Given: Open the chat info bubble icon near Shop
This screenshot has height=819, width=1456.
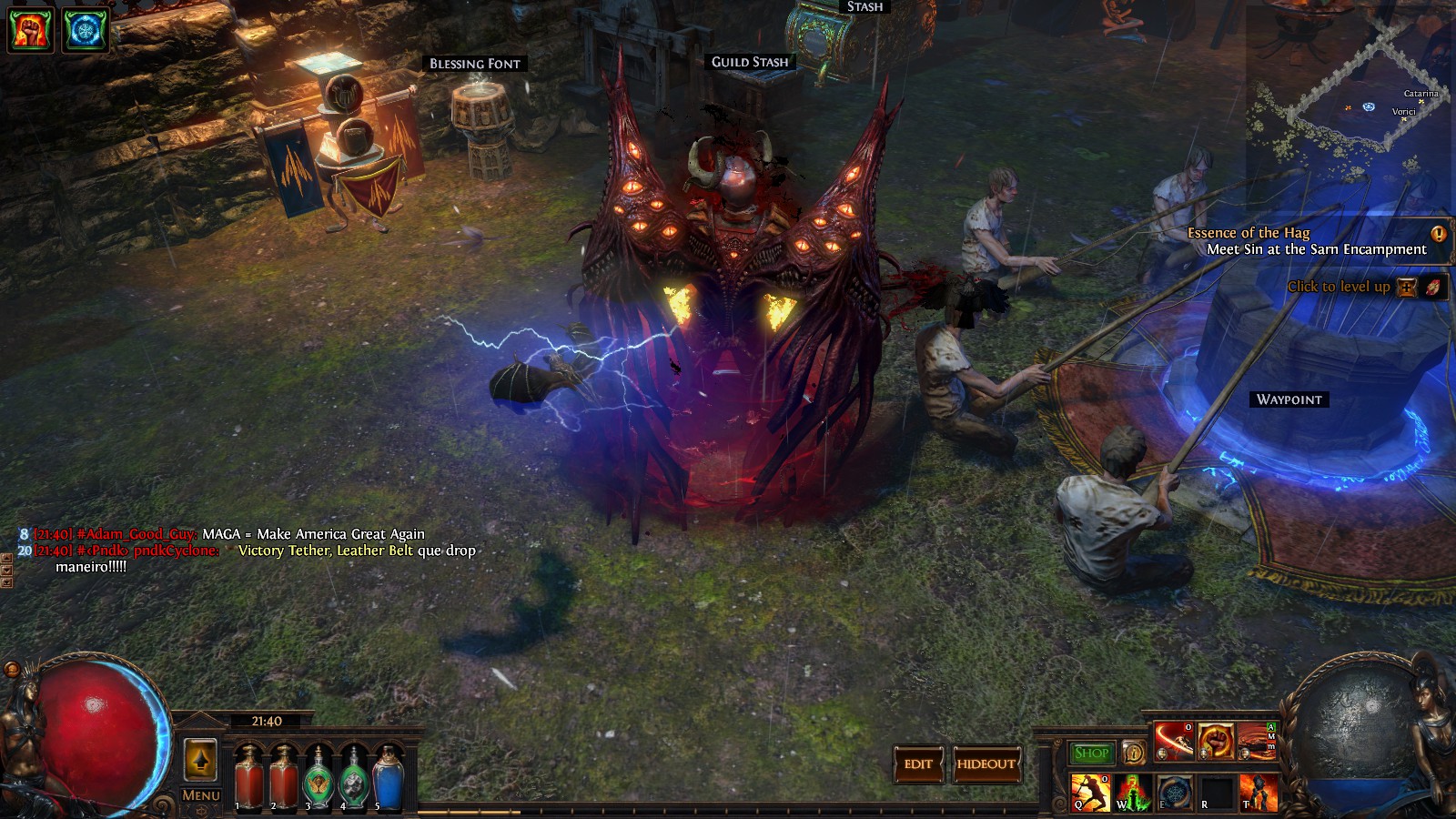Looking at the screenshot, I should 1134,754.
